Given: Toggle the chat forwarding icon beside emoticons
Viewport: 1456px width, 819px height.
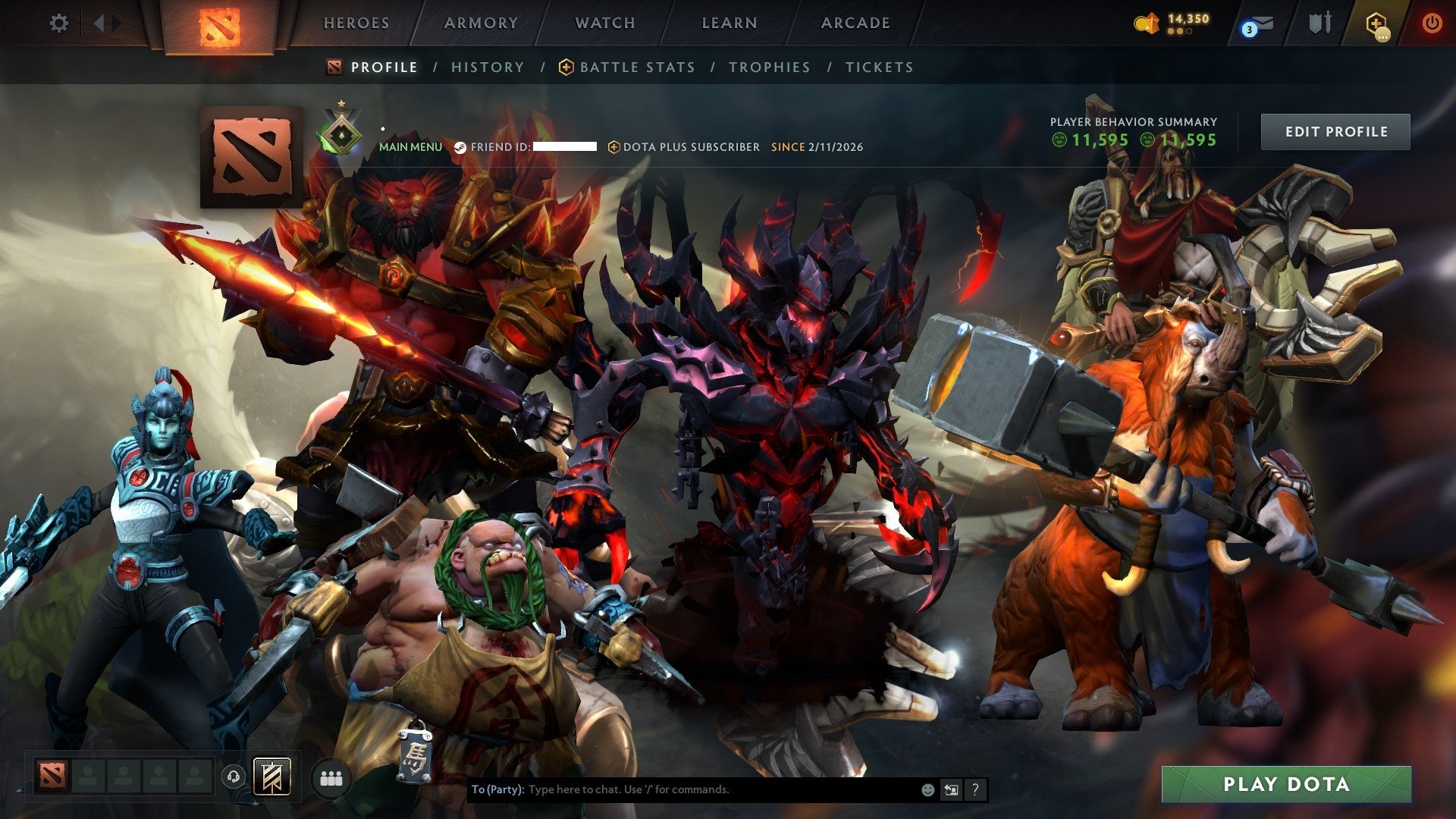Looking at the screenshot, I should pyautogui.click(x=951, y=789).
